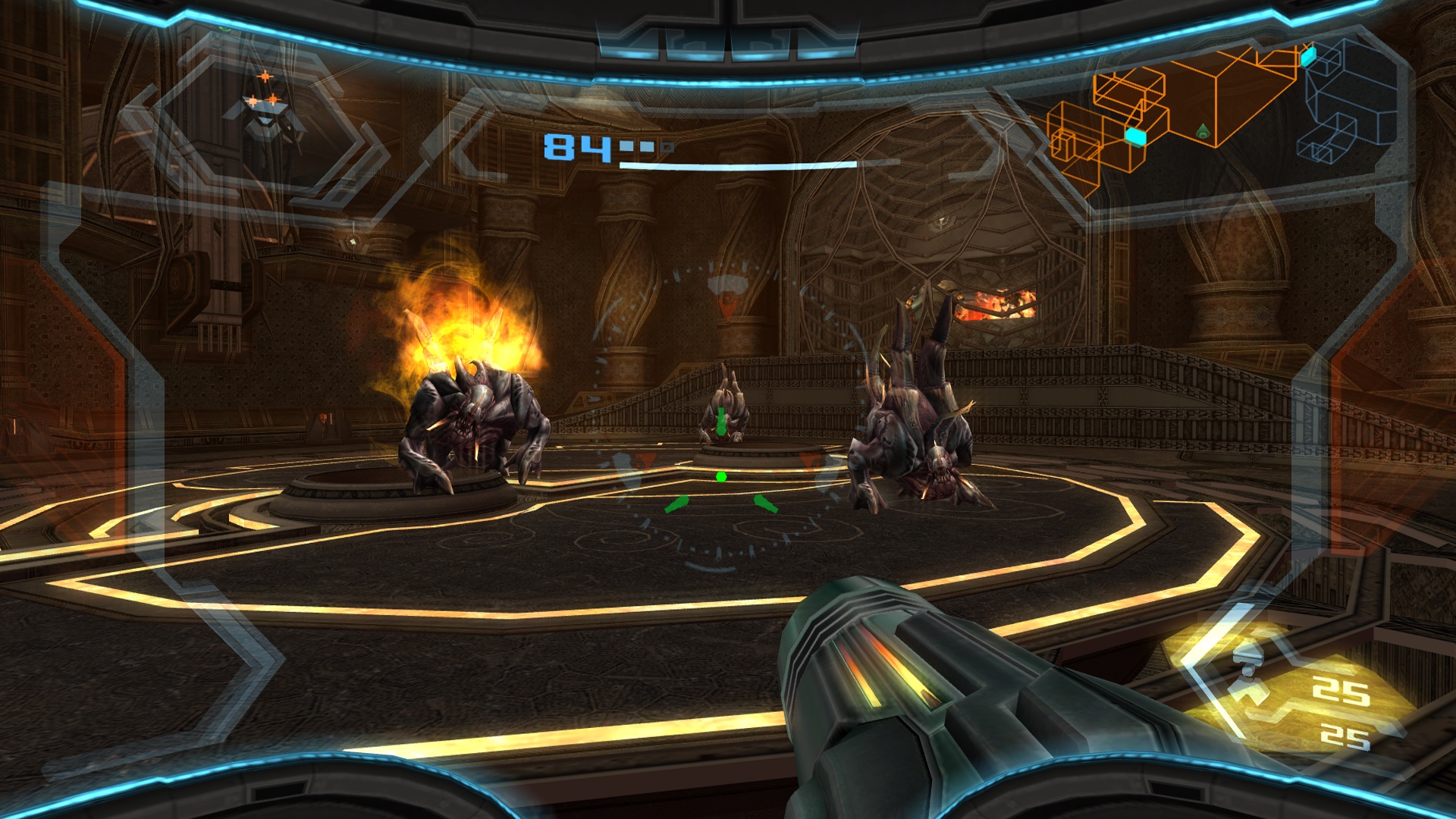
Task: Click the green player arrow on minimap
Action: 1203,131
